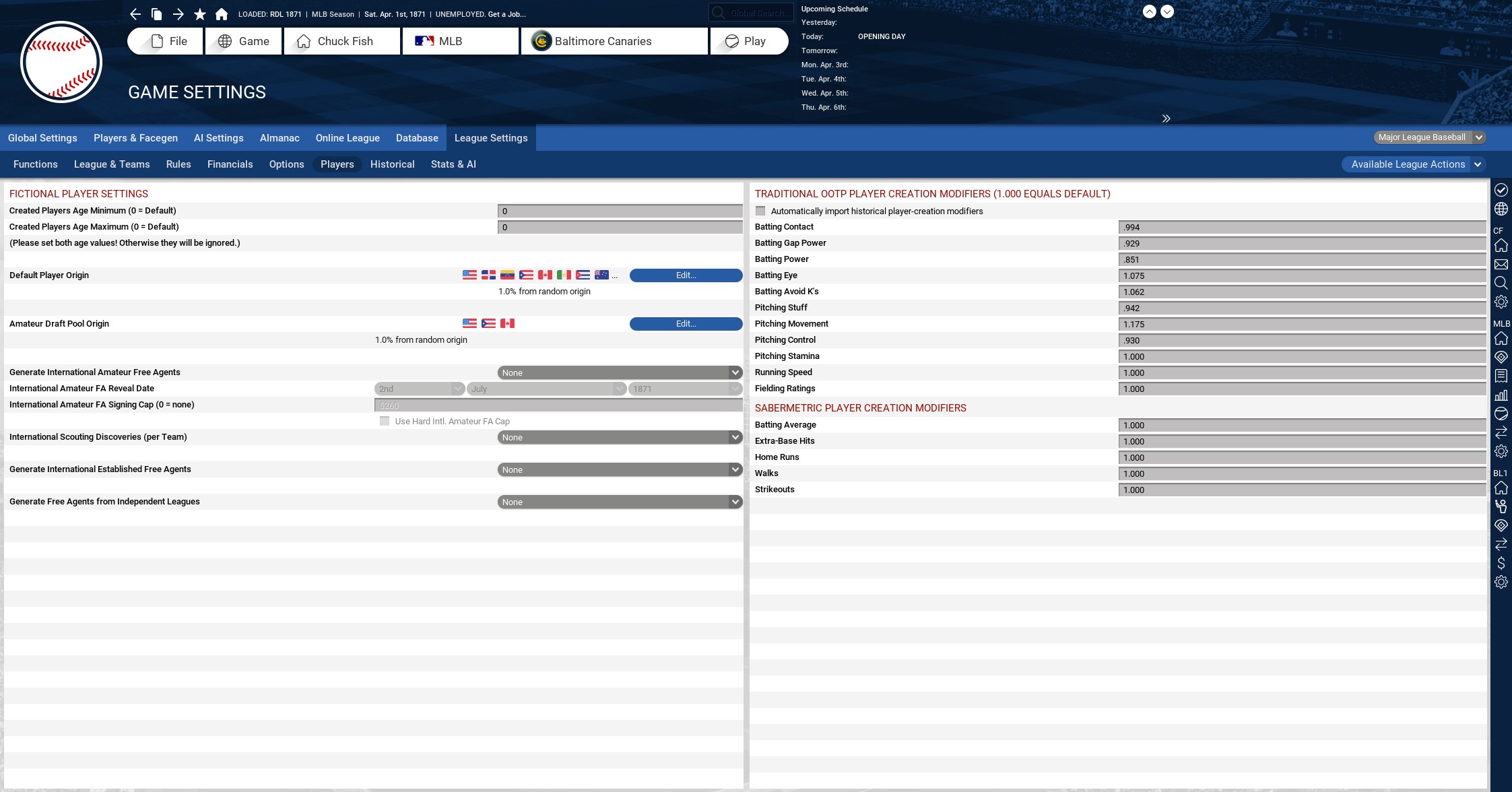Edit the Amateur Draft Pool Origin
Image resolution: width=1512 pixels, height=792 pixels.
686,324
